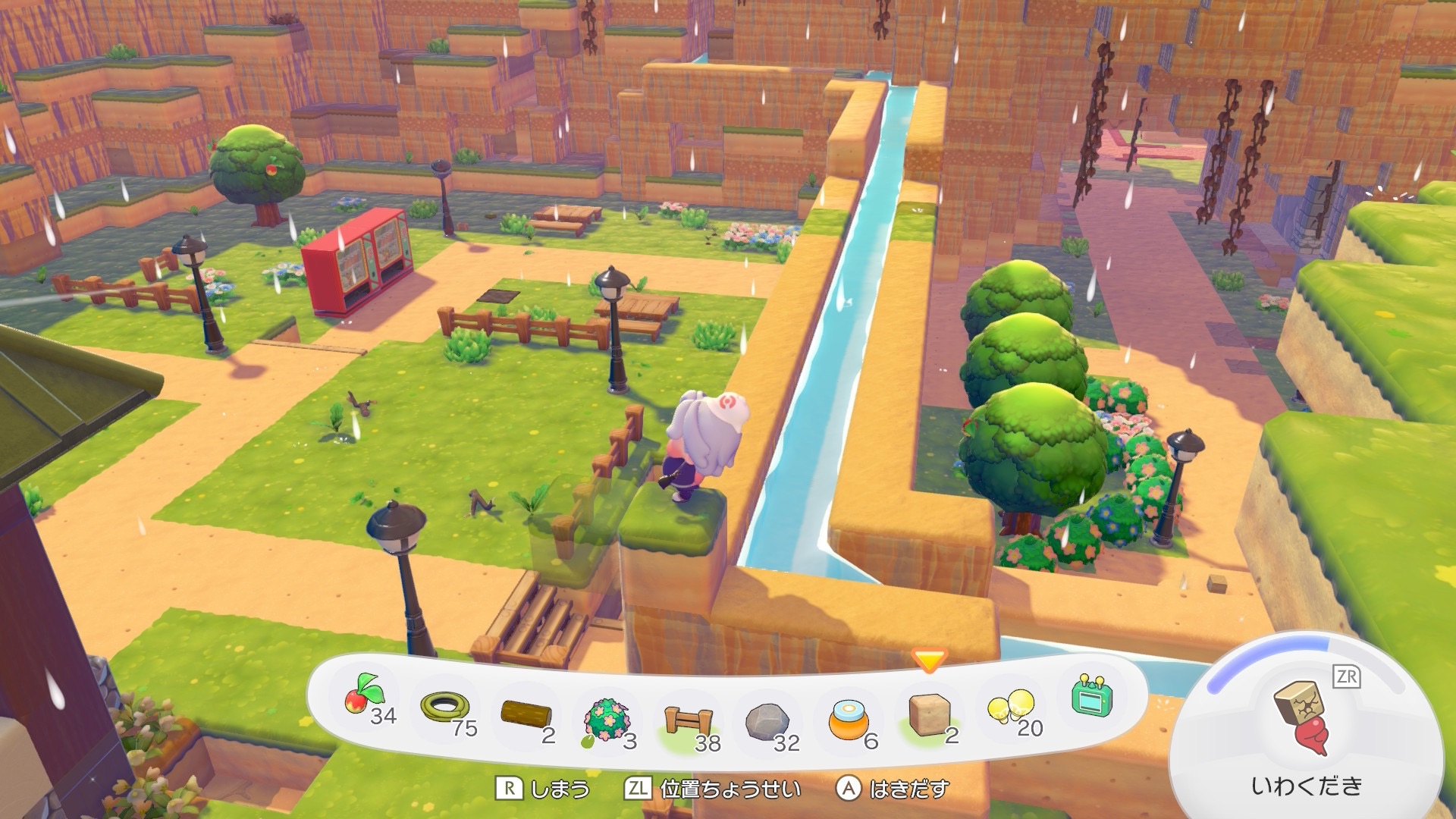Choose the green vine ring item
Screen dimensions: 1456x819
pyautogui.click(x=447, y=710)
